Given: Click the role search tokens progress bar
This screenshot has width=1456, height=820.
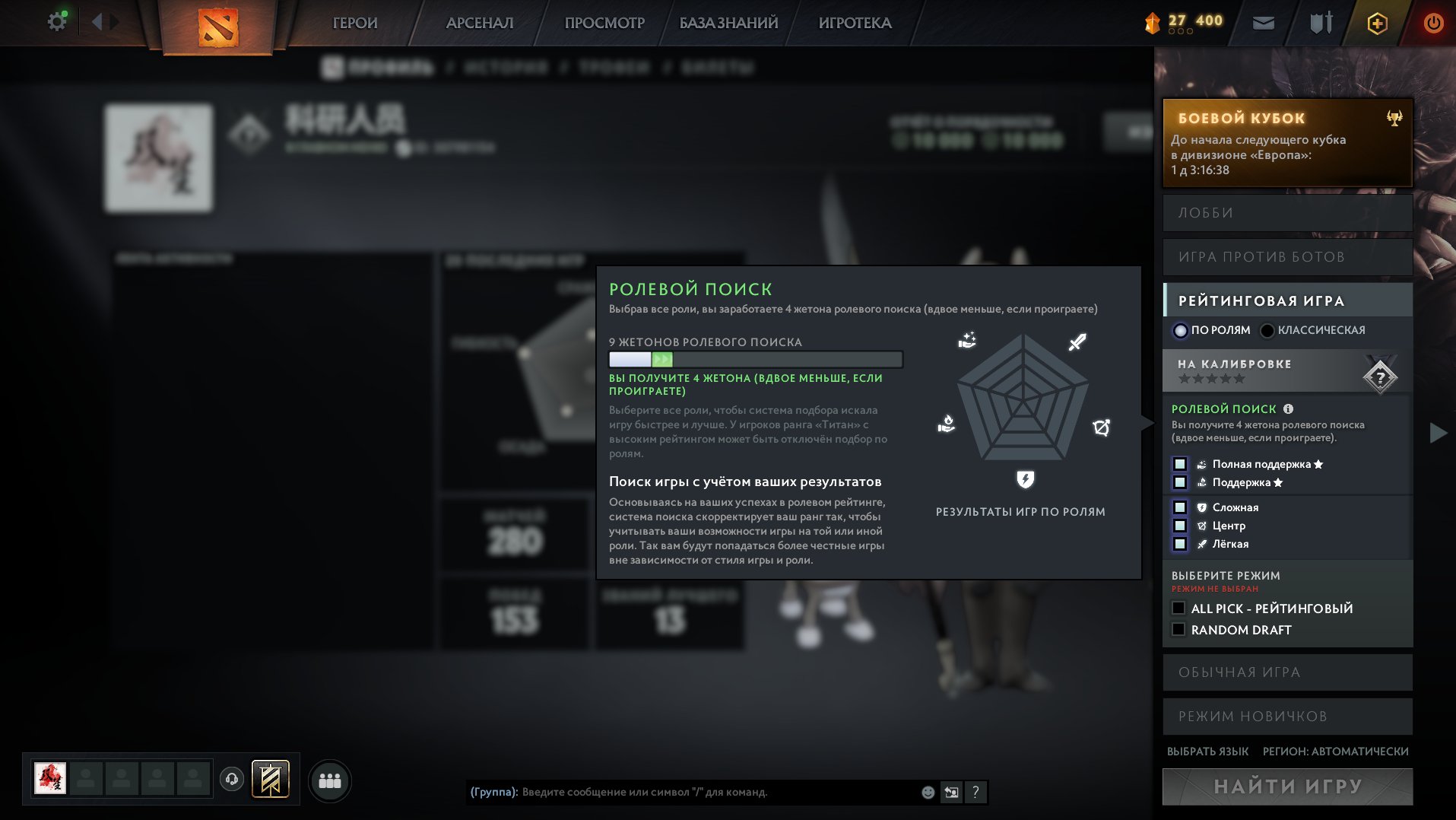Looking at the screenshot, I should (754, 358).
